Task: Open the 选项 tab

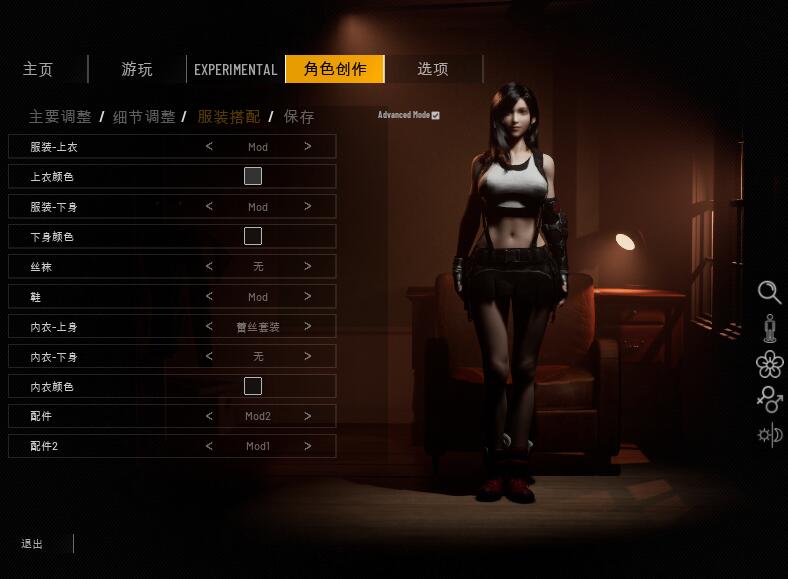Action: [x=432, y=69]
